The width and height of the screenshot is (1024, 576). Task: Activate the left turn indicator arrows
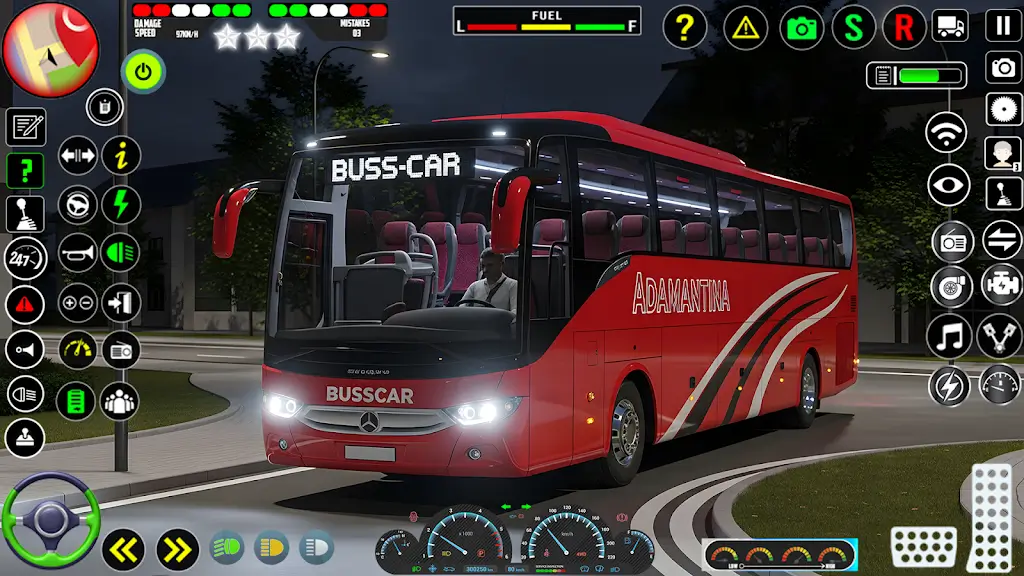click(123, 549)
